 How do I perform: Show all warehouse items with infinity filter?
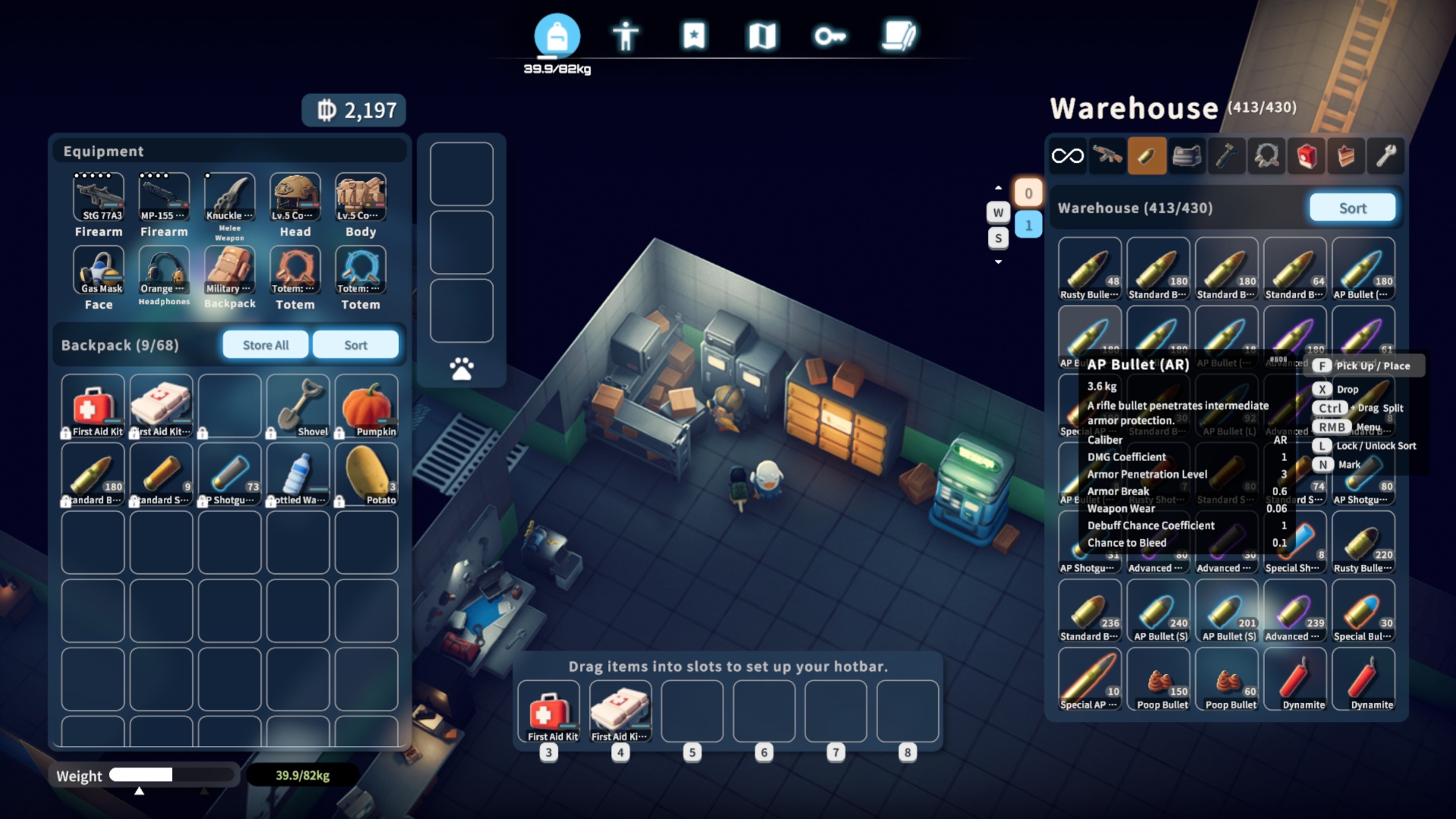(x=1068, y=156)
